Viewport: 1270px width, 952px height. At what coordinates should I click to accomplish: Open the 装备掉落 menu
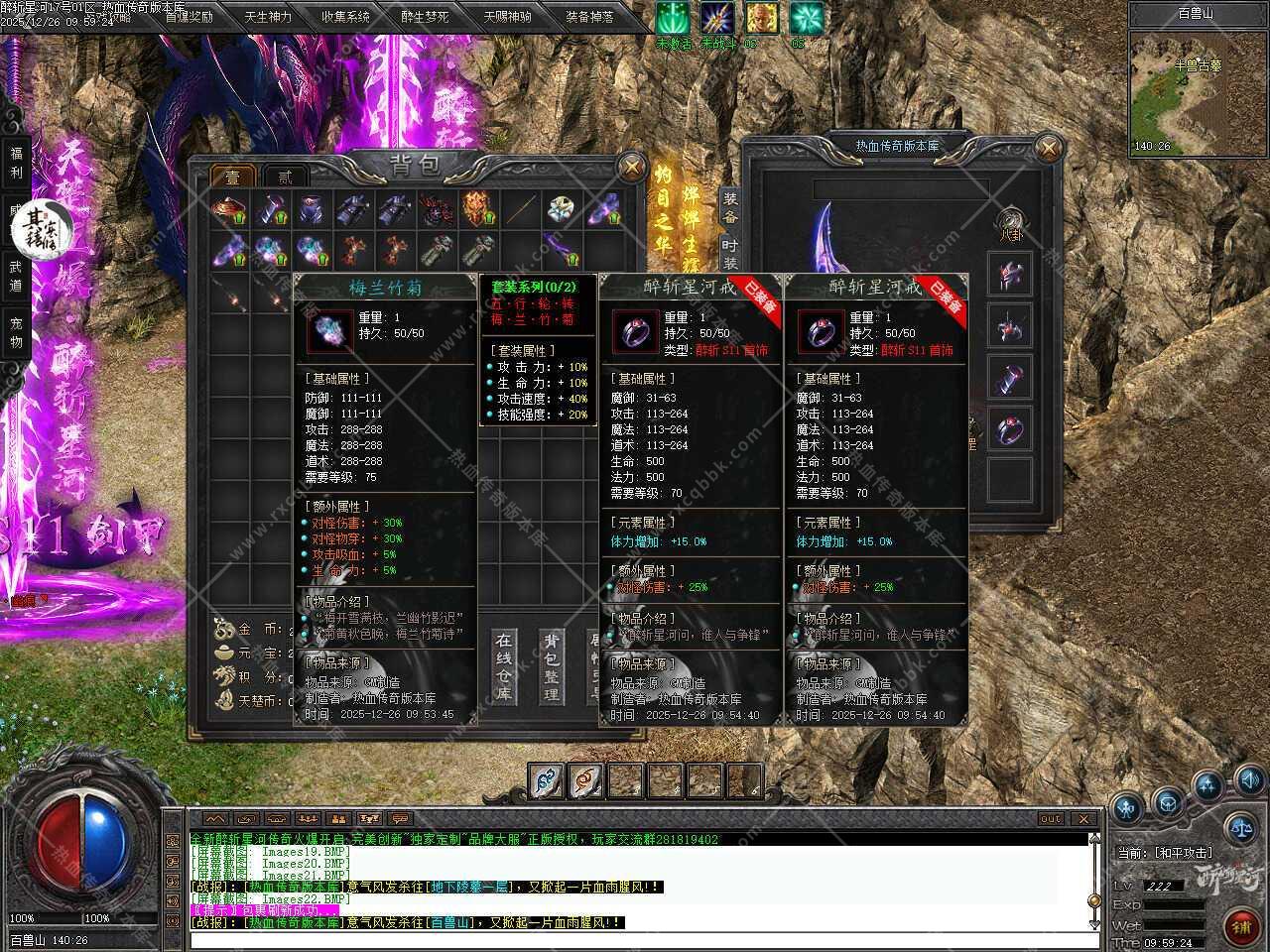(589, 17)
